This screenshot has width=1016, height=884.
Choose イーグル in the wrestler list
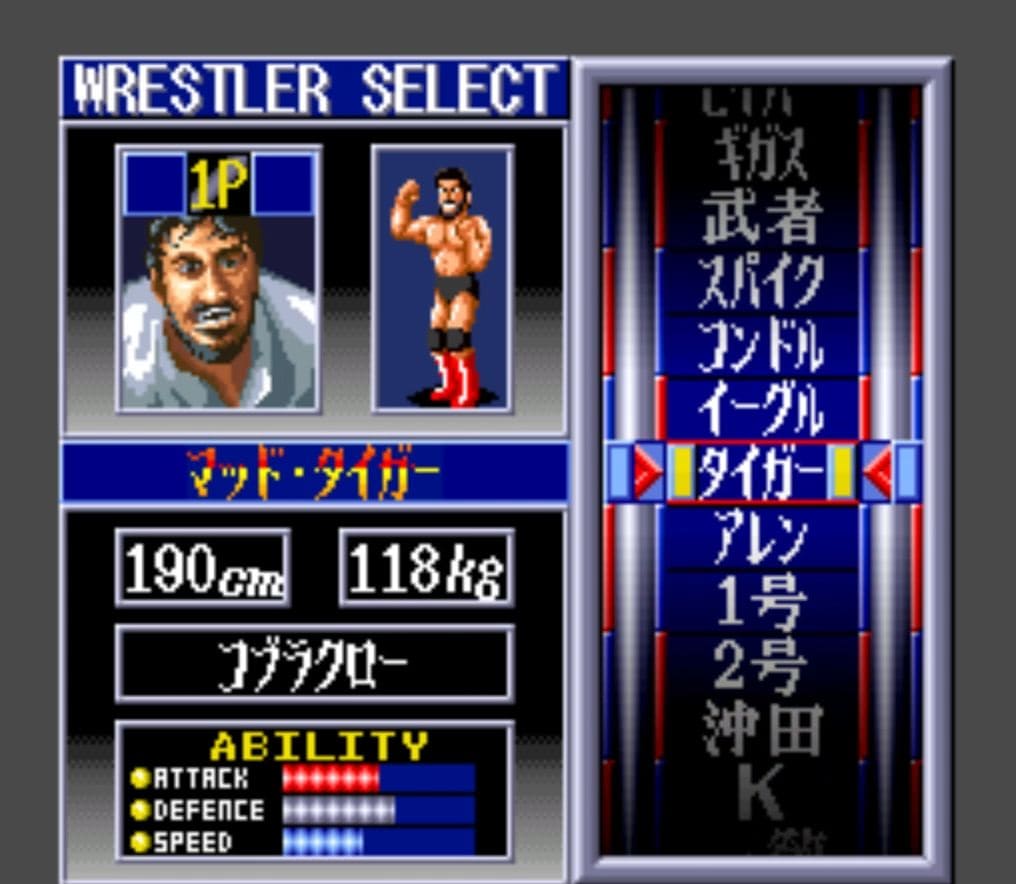(x=762, y=409)
